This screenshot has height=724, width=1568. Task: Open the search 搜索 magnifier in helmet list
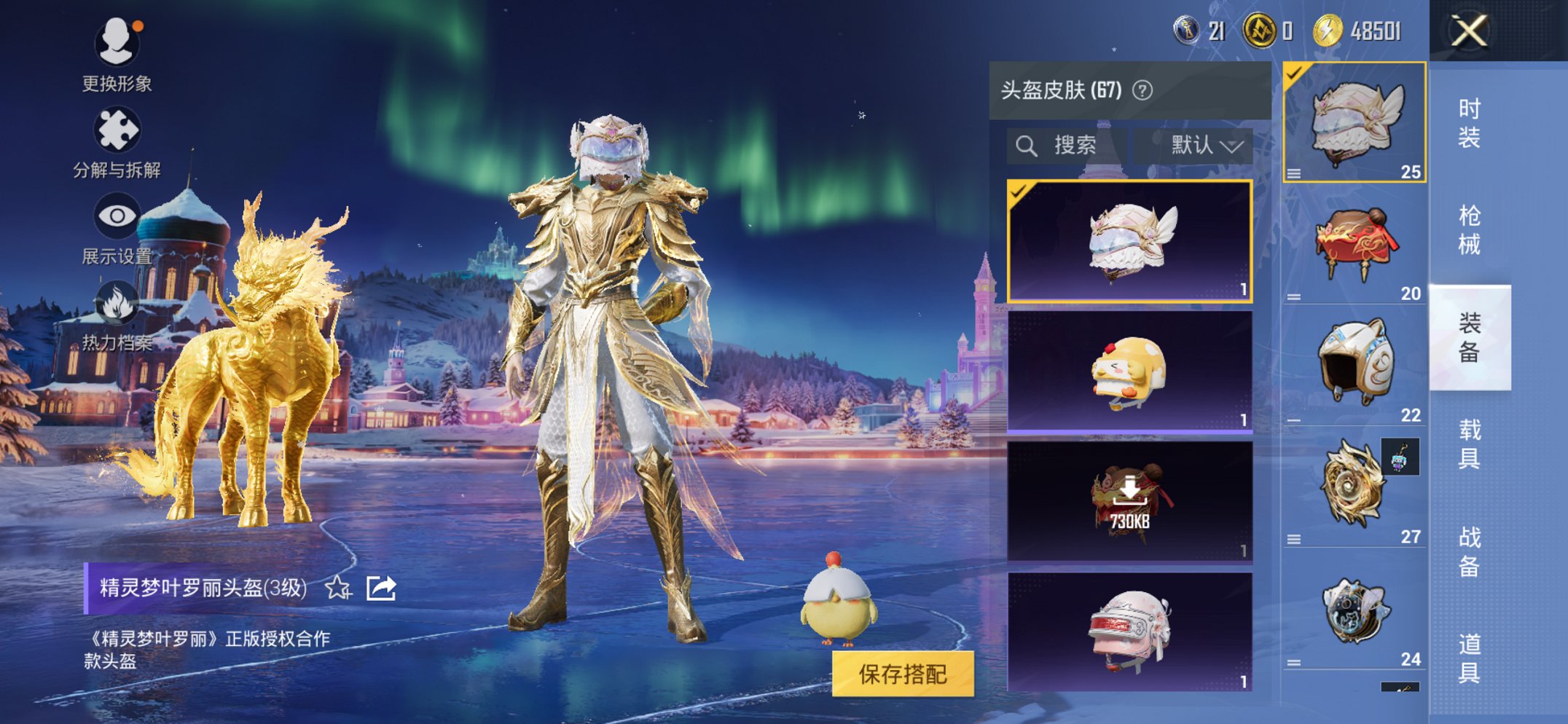1027,145
